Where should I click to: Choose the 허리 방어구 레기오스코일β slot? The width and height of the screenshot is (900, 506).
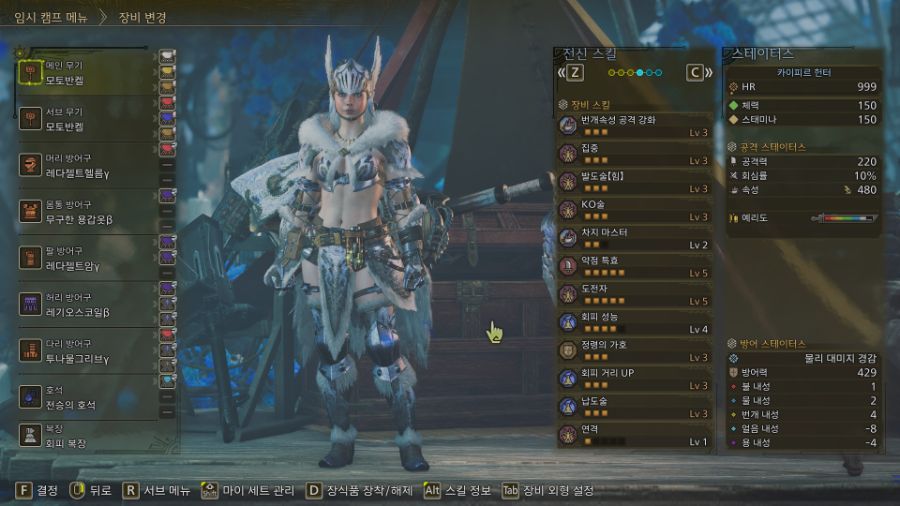pyautogui.click(x=85, y=304)
